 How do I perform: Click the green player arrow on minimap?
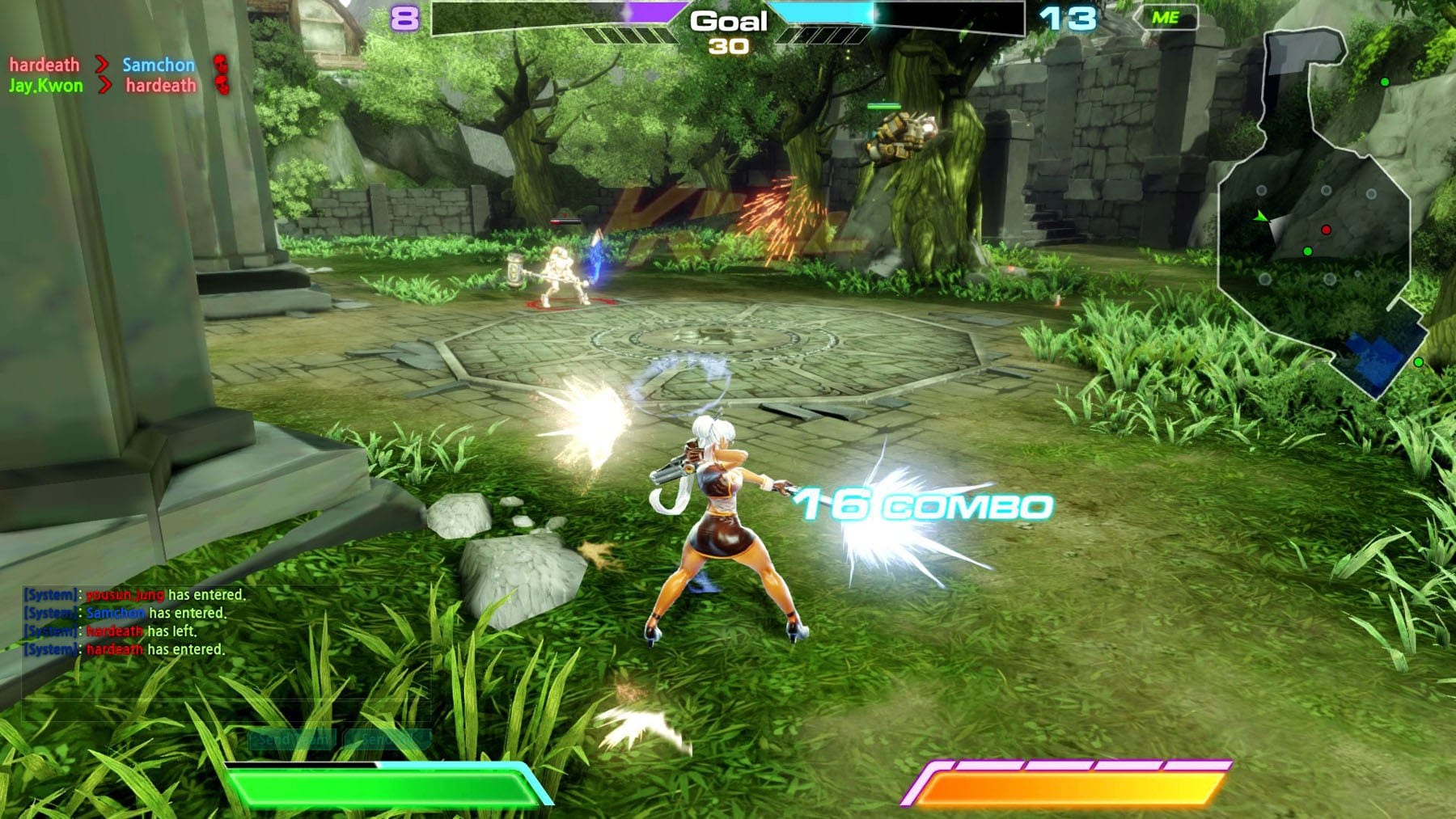(x=1259, y=217)
